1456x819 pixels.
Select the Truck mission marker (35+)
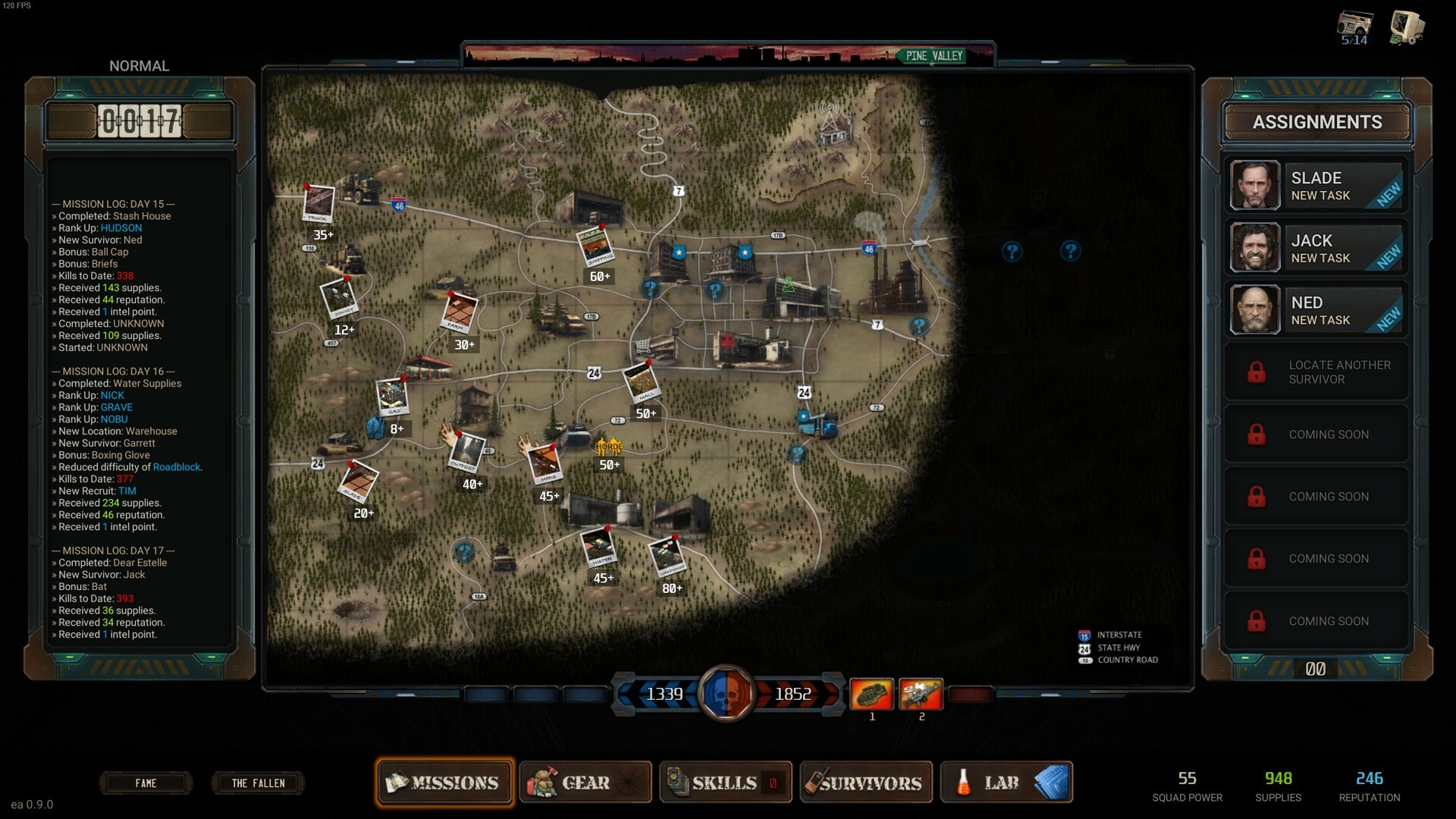(318, 203)
